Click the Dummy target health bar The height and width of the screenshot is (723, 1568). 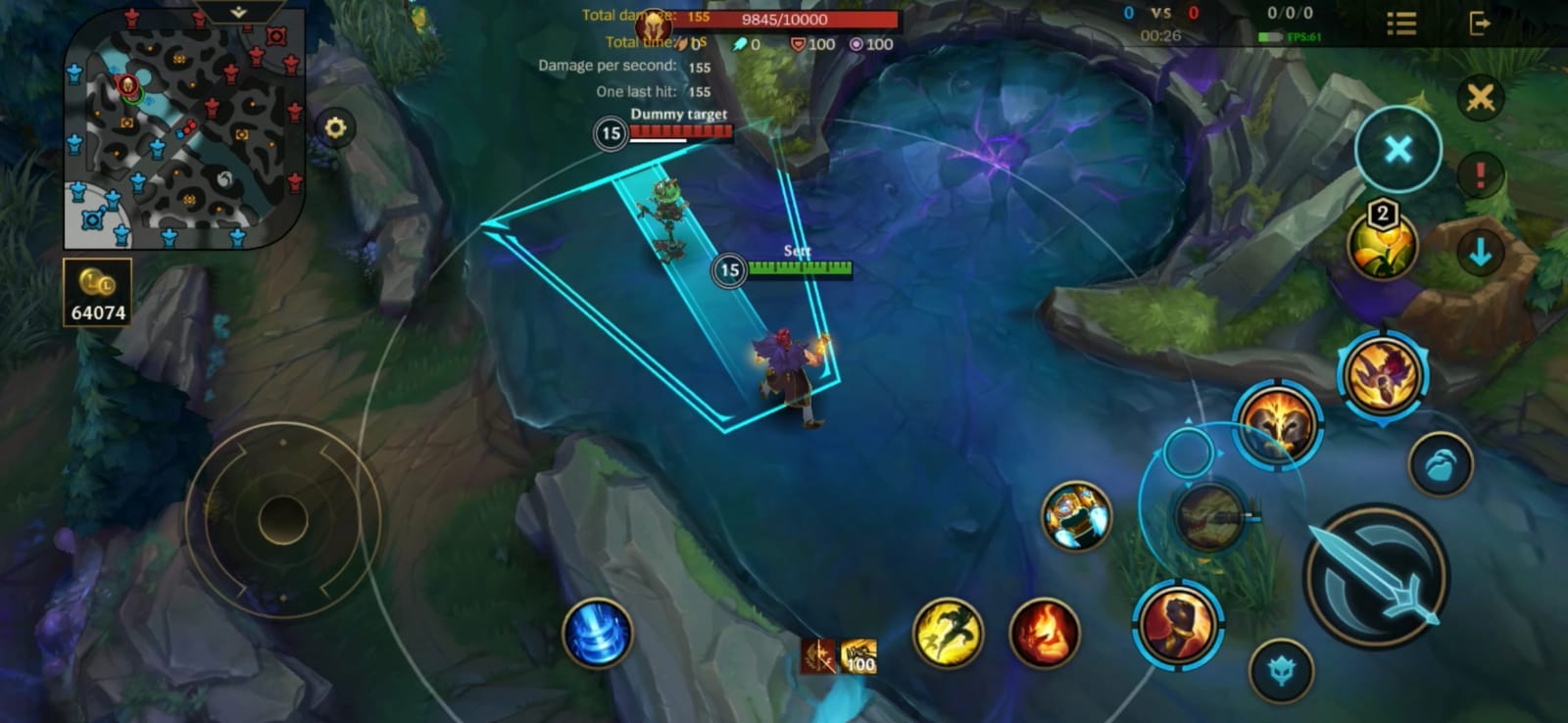pyautogui.click(x=683, y=135)
